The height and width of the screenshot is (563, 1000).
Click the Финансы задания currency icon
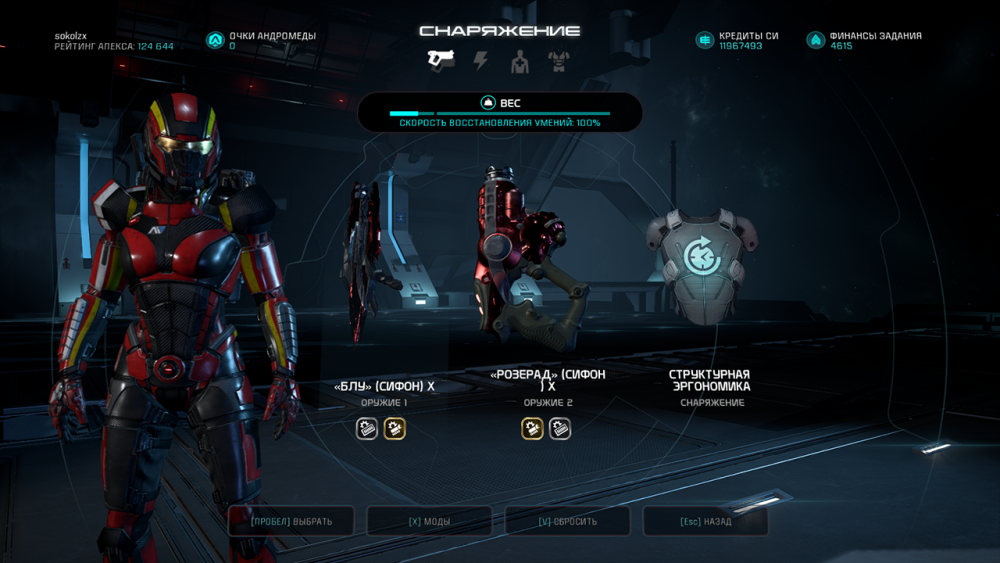815,40
